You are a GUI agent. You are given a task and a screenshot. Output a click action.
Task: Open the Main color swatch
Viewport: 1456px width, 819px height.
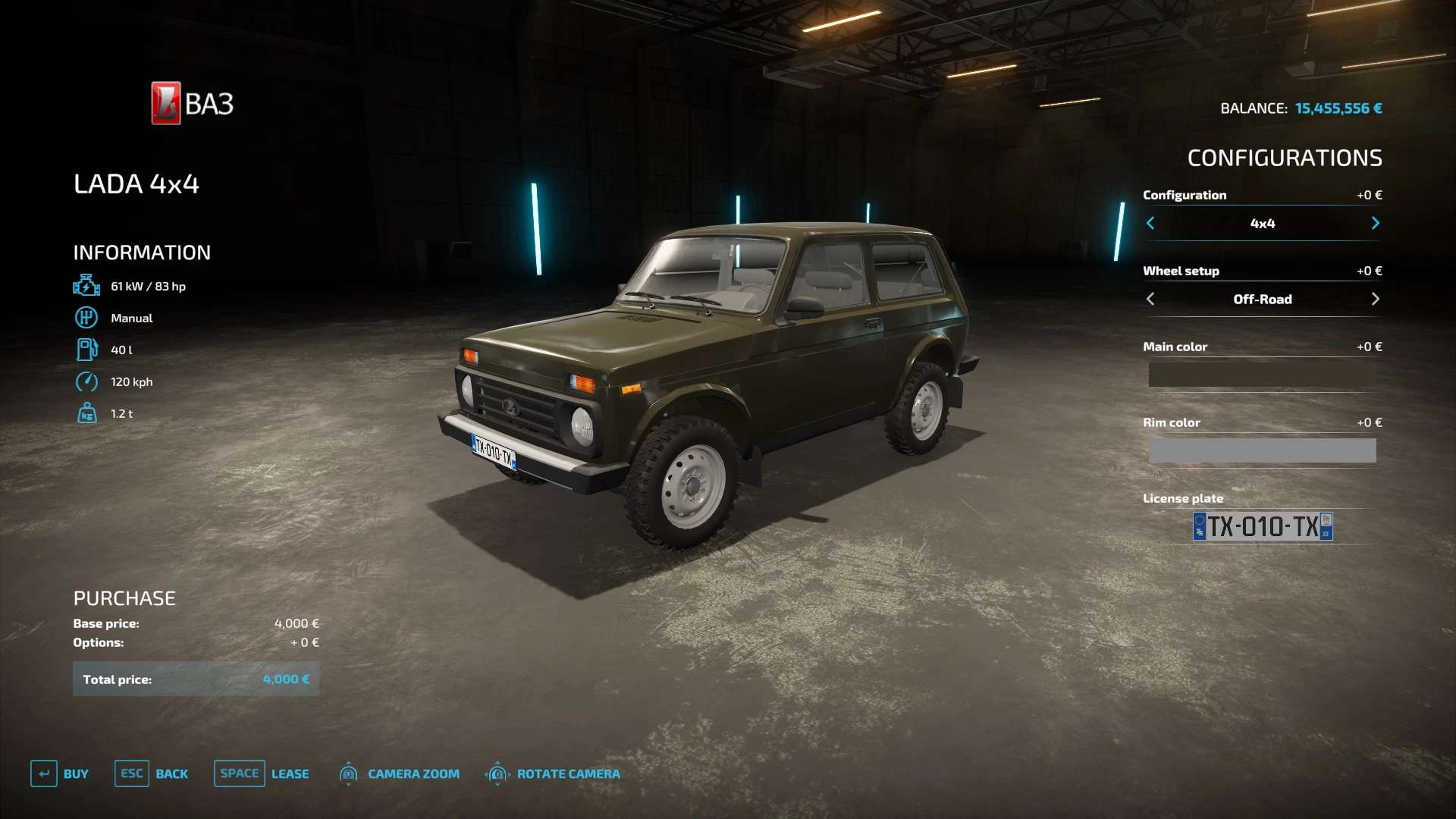click(1262, 375)
